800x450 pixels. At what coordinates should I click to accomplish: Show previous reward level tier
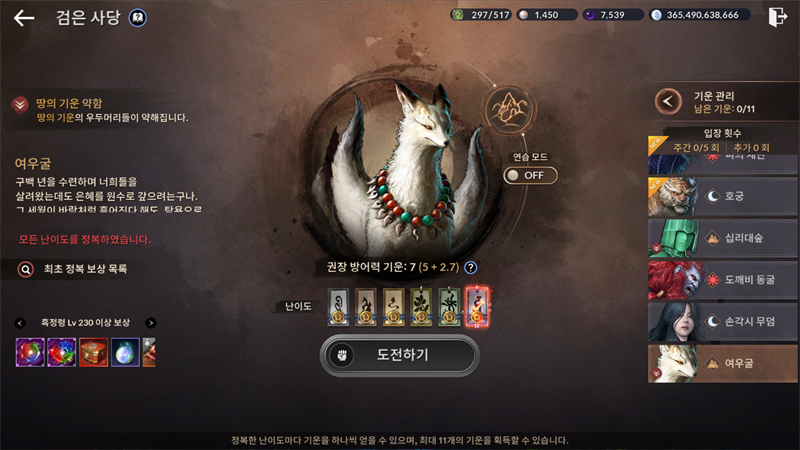click(20, 323)
